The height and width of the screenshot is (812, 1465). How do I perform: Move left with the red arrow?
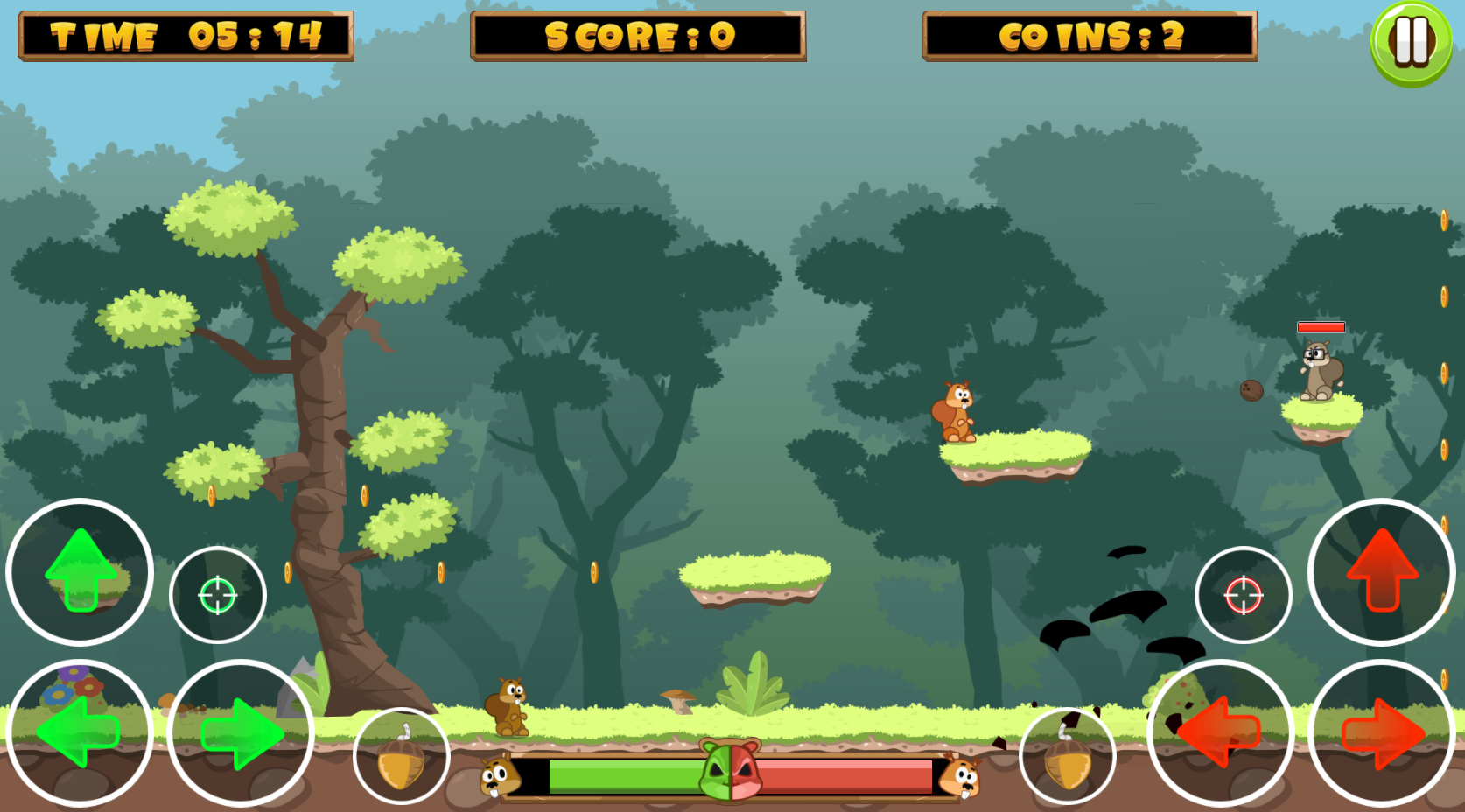tap(1220, 732)
